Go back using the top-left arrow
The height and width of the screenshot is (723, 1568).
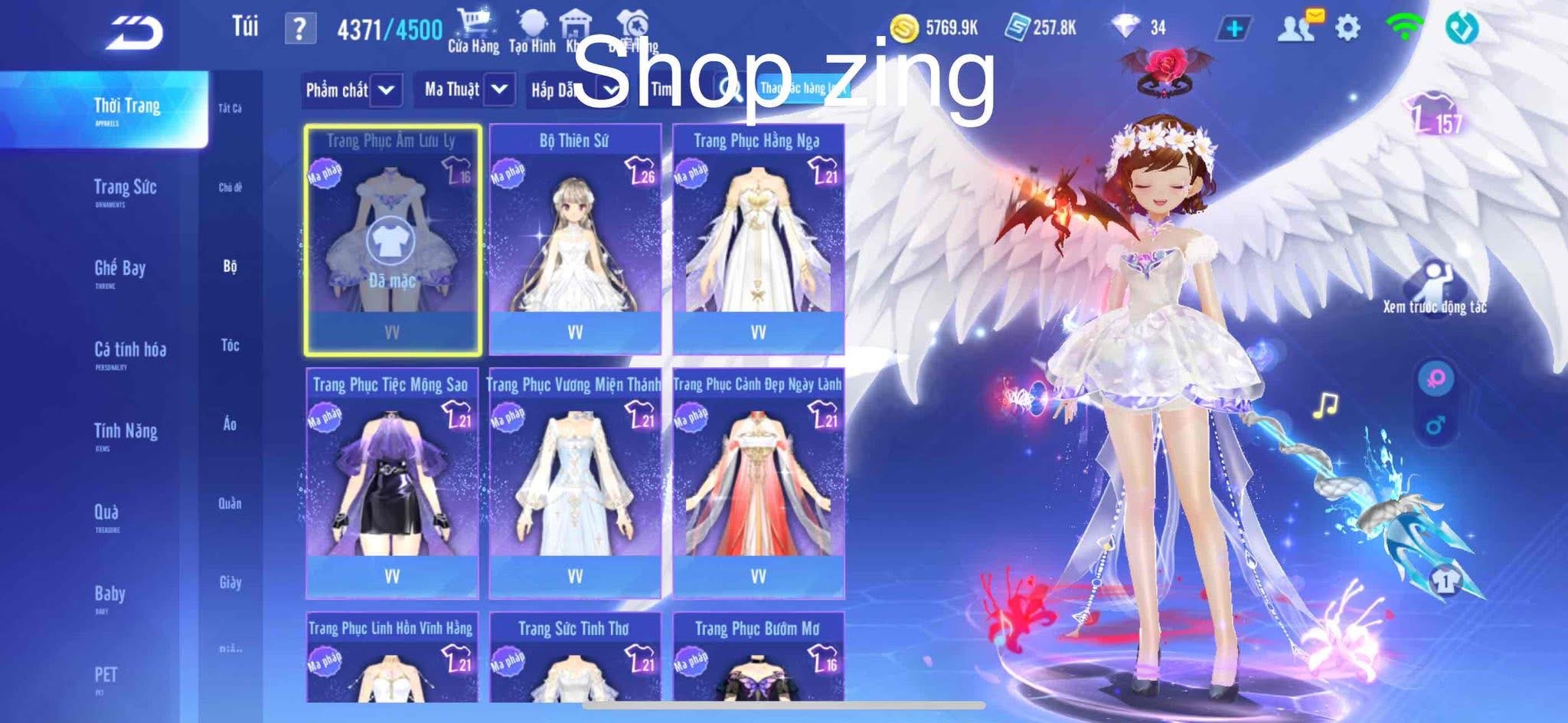135,32
